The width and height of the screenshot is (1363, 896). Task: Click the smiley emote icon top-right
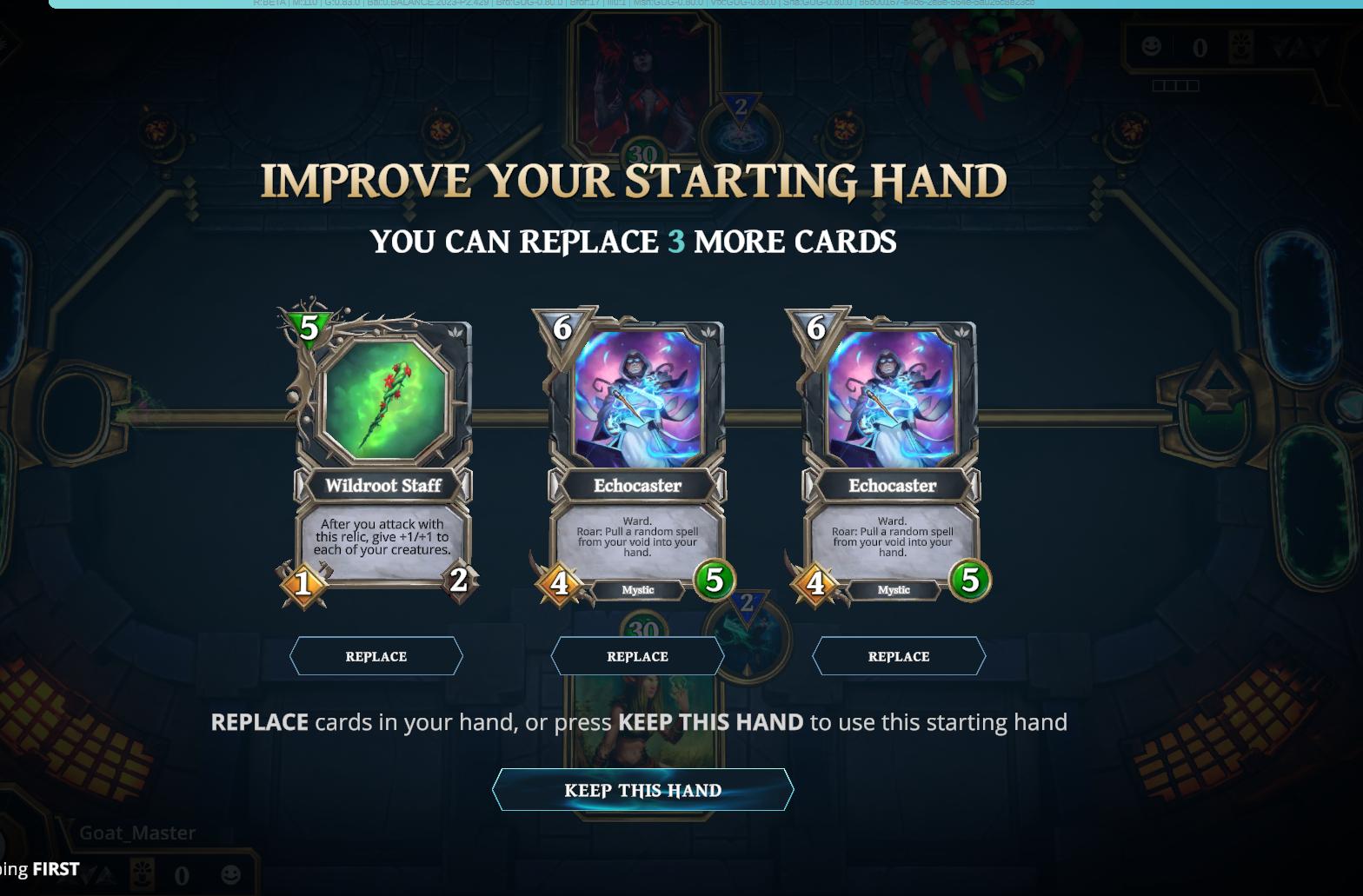[x=1151, y=48]
